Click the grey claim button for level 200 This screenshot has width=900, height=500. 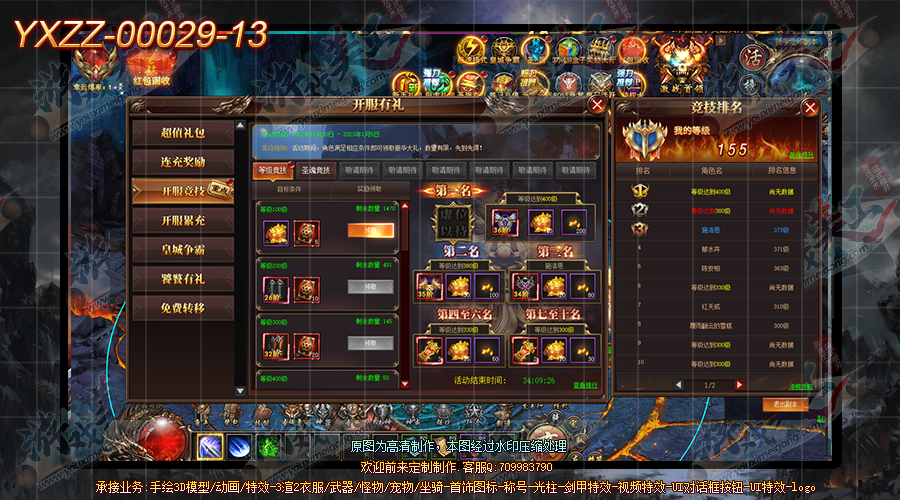pos(370,286)
